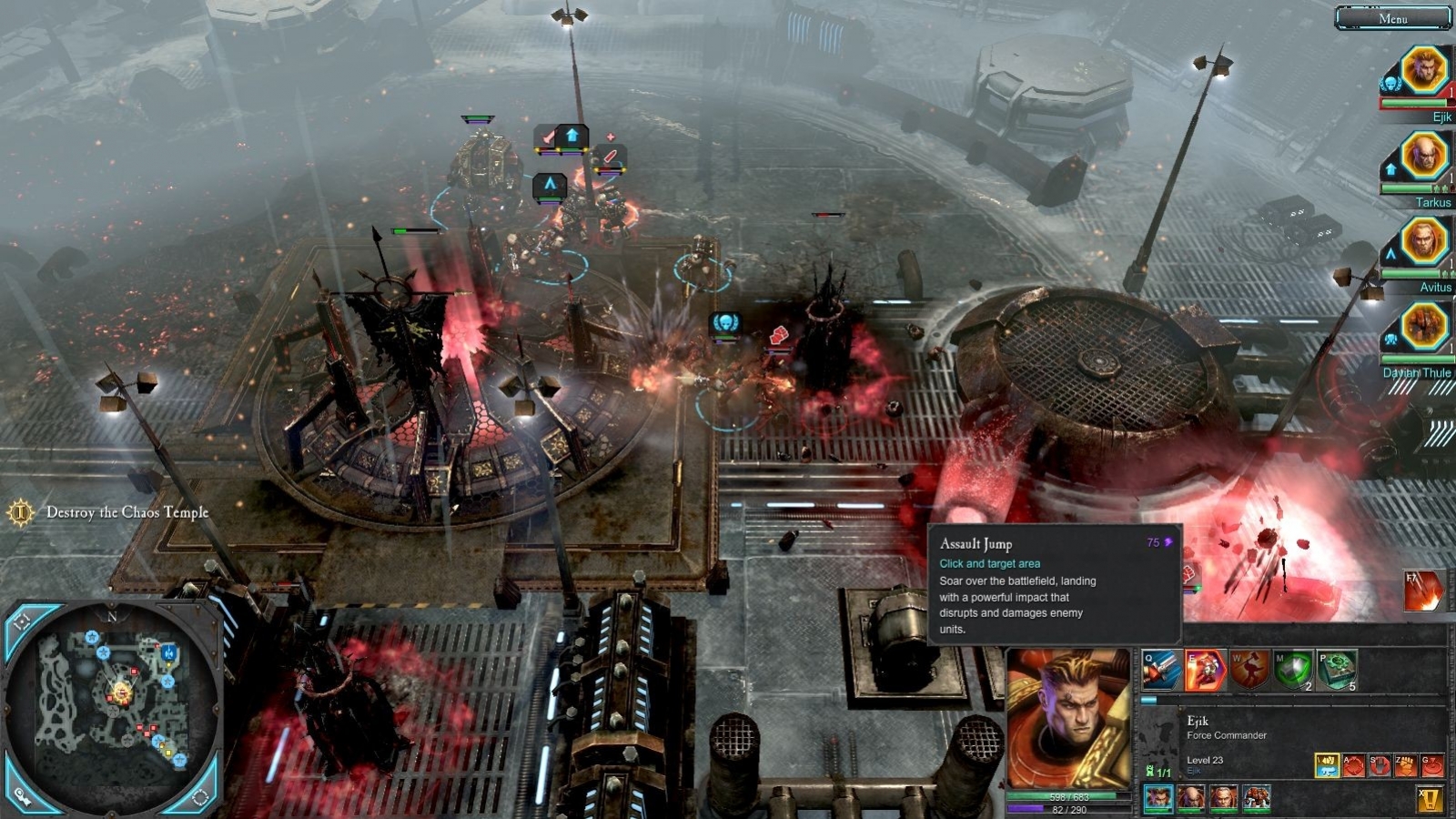The width and height of the screenshot is (1456, 819).
Task: Toggle Ejik's gold-highlighted ranged weapon loadout
Action: pos(1328,764)
